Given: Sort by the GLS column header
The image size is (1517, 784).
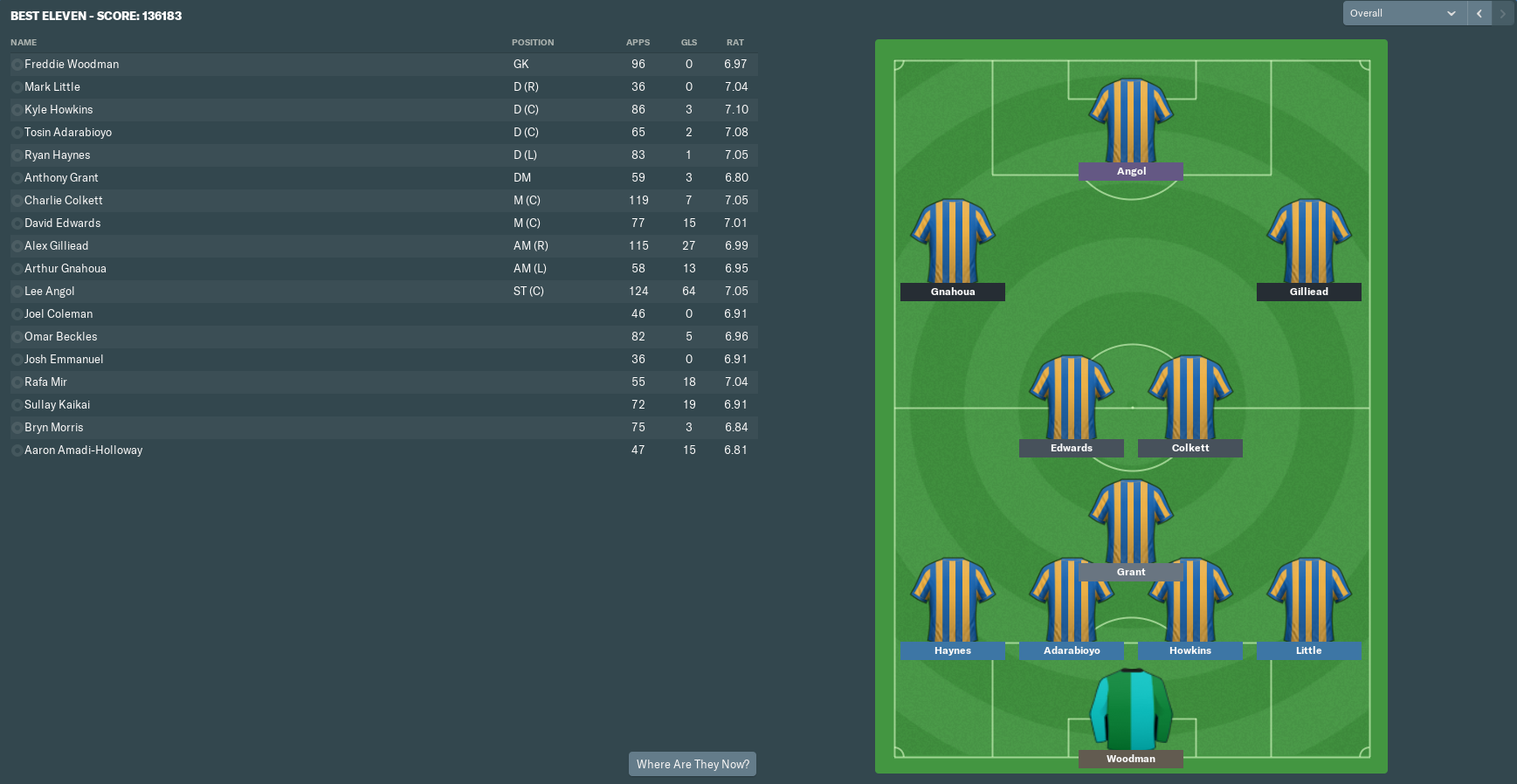Looking at the screenshot, I should point(689,42).
